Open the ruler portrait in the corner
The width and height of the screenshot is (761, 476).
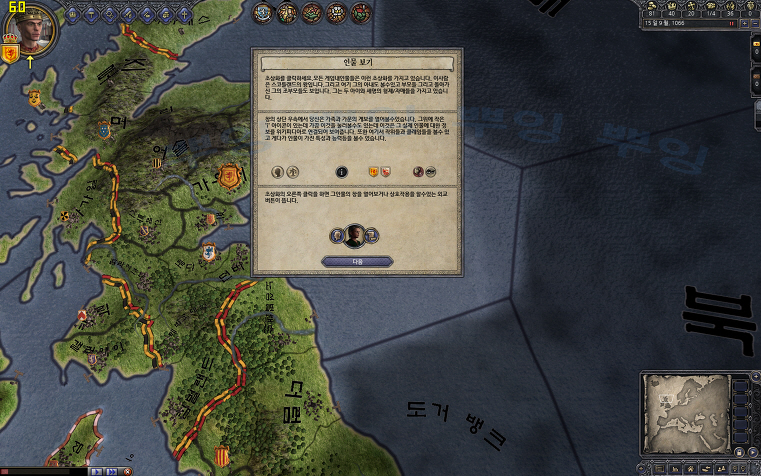click(x=28, y=28)
